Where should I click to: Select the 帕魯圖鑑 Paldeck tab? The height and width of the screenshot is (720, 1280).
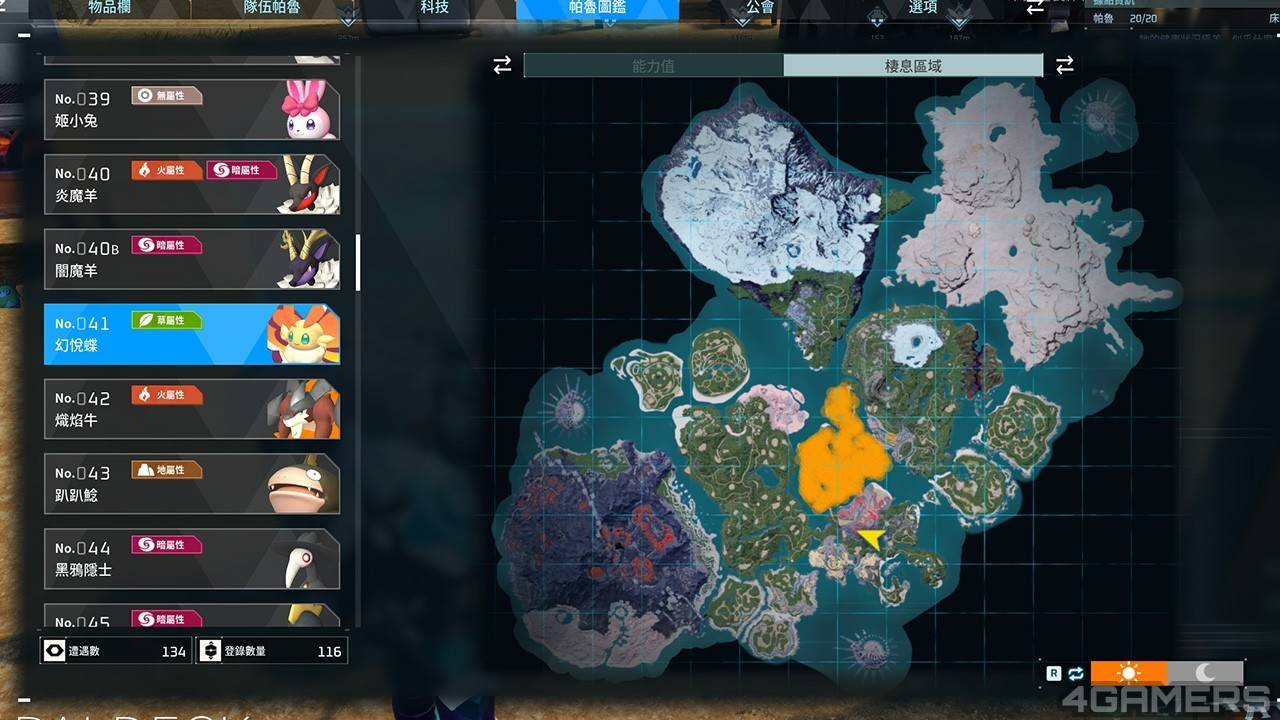point(597,8)
